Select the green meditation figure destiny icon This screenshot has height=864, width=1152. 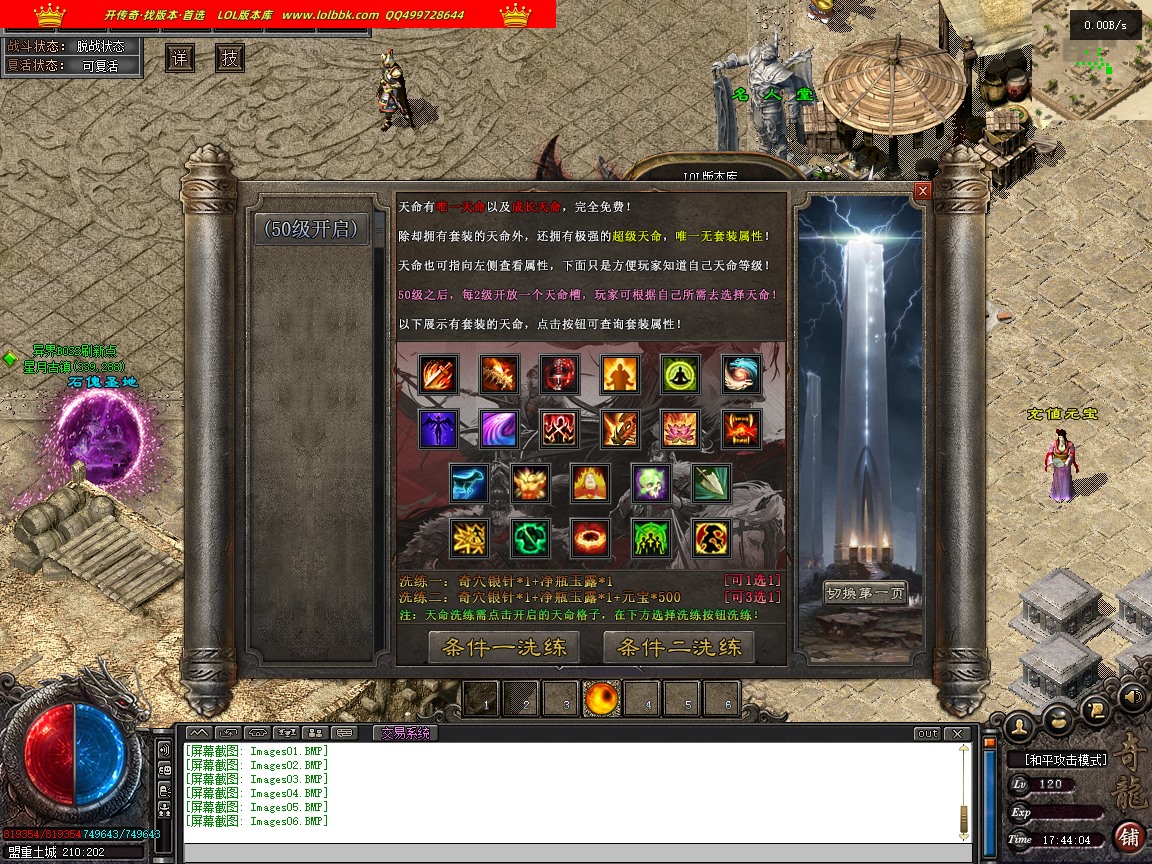coord(680,374)
